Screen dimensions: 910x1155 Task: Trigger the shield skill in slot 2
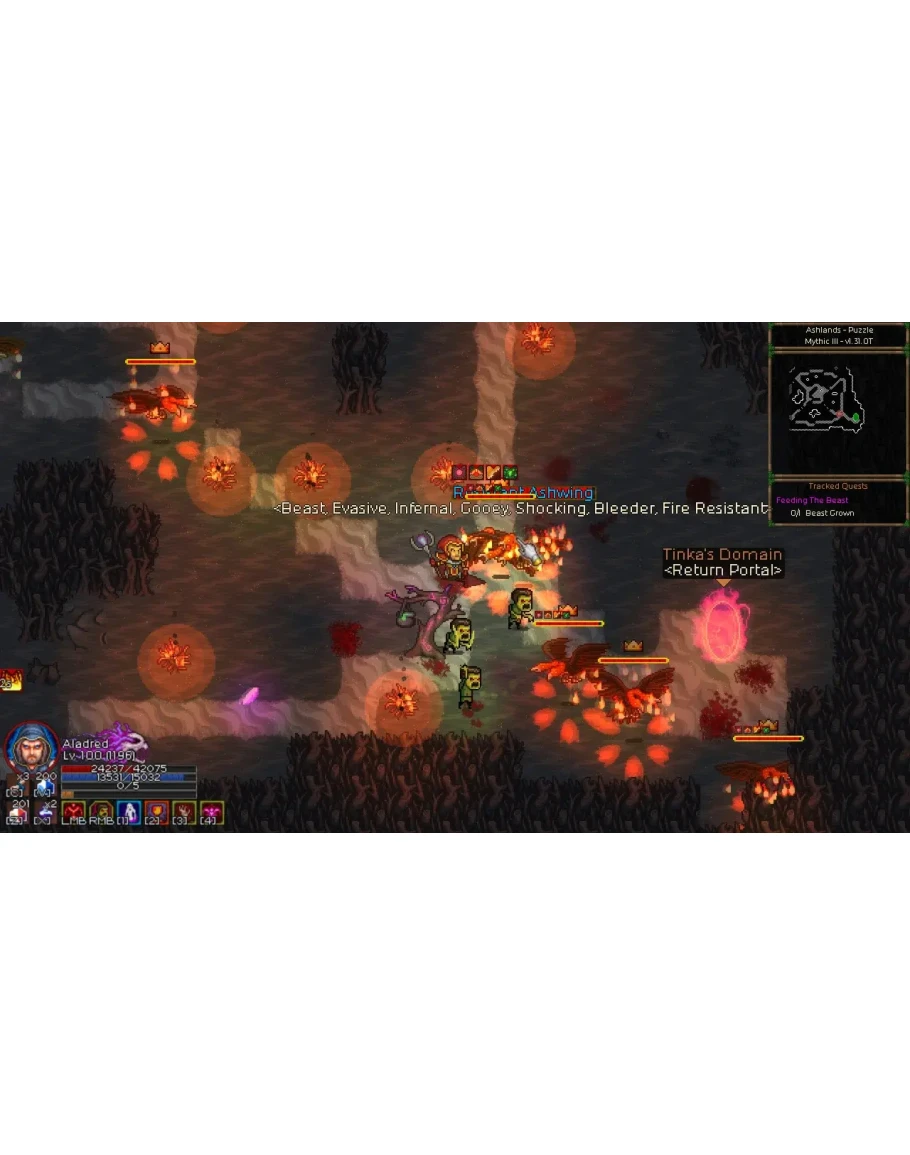pyautogui.click(x=156, y=811)
